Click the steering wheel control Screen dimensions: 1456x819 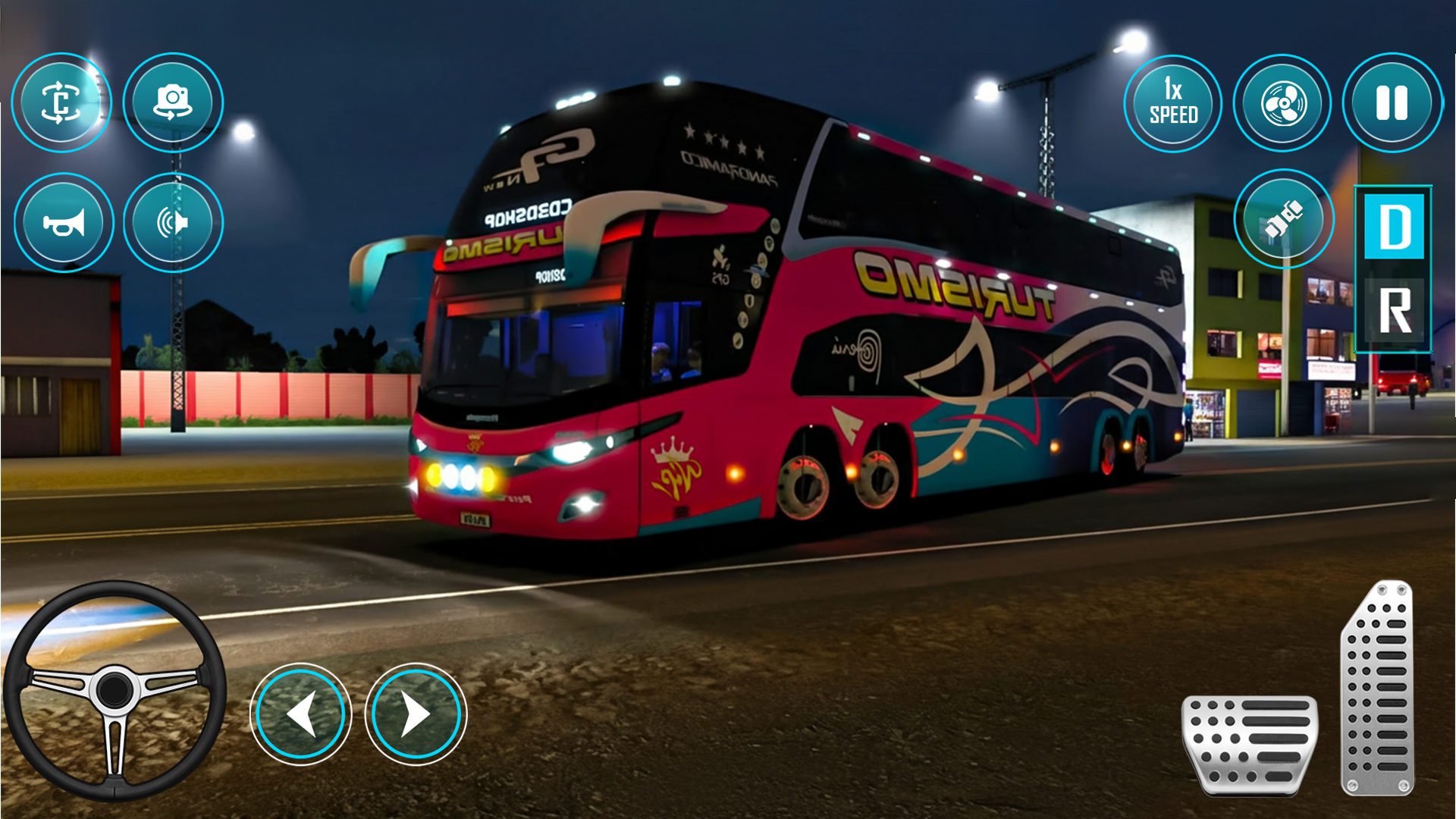pos(115,690)
